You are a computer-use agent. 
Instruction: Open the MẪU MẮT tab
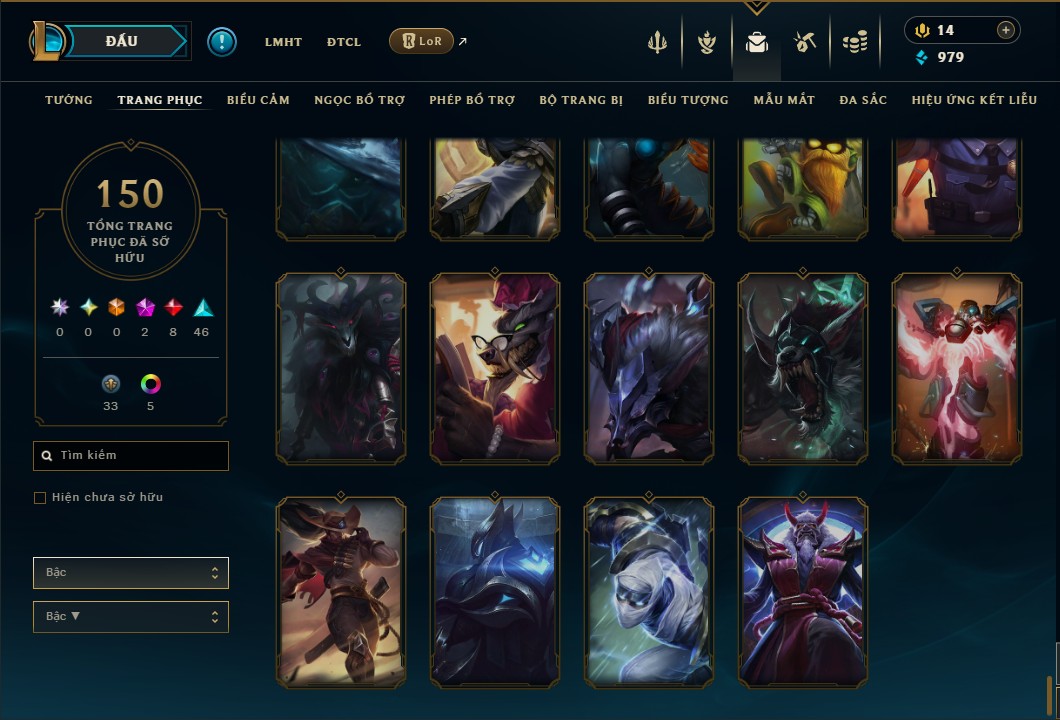click(784, 100)
